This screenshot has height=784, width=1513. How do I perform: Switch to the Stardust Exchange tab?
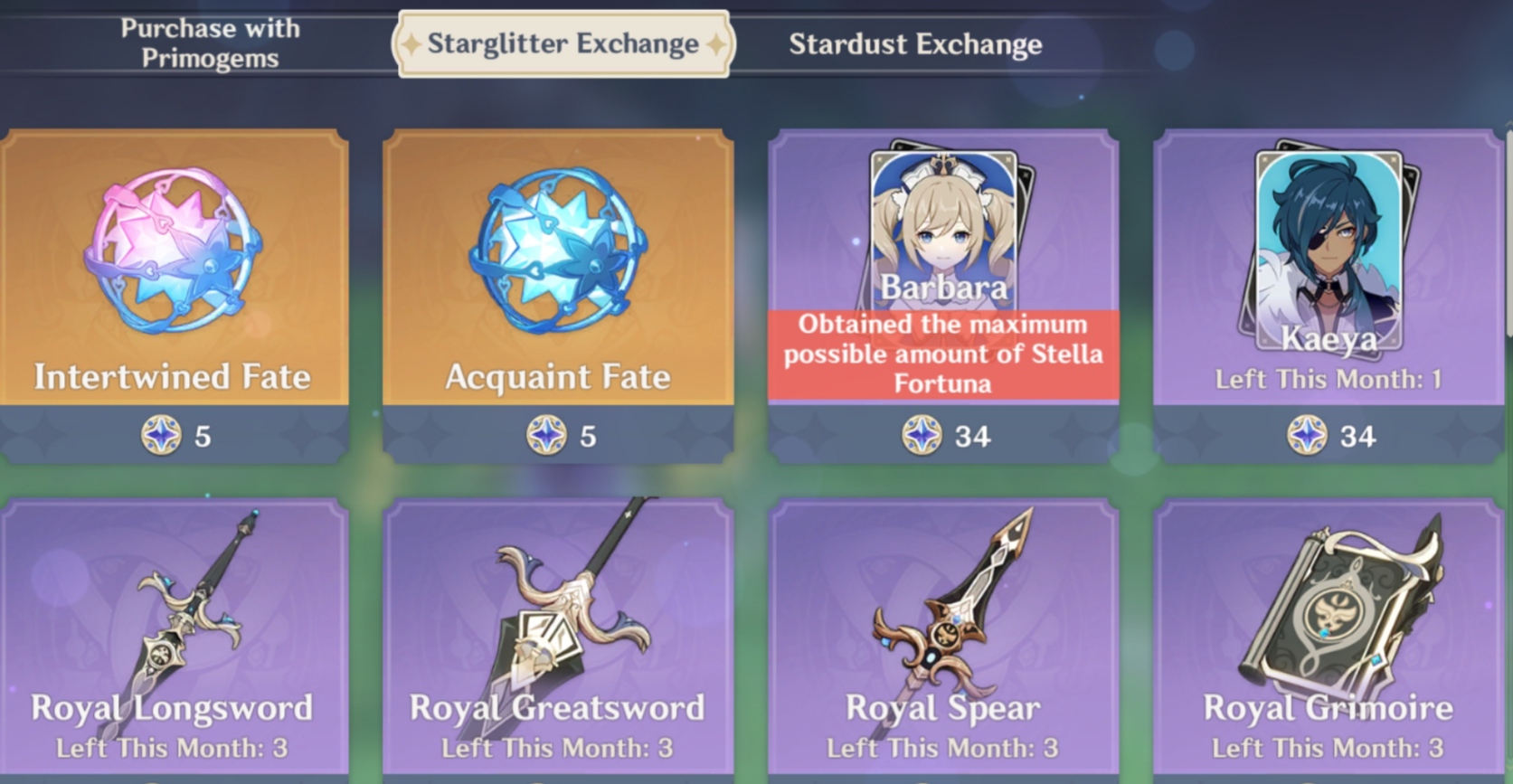[x=915, y=43]
